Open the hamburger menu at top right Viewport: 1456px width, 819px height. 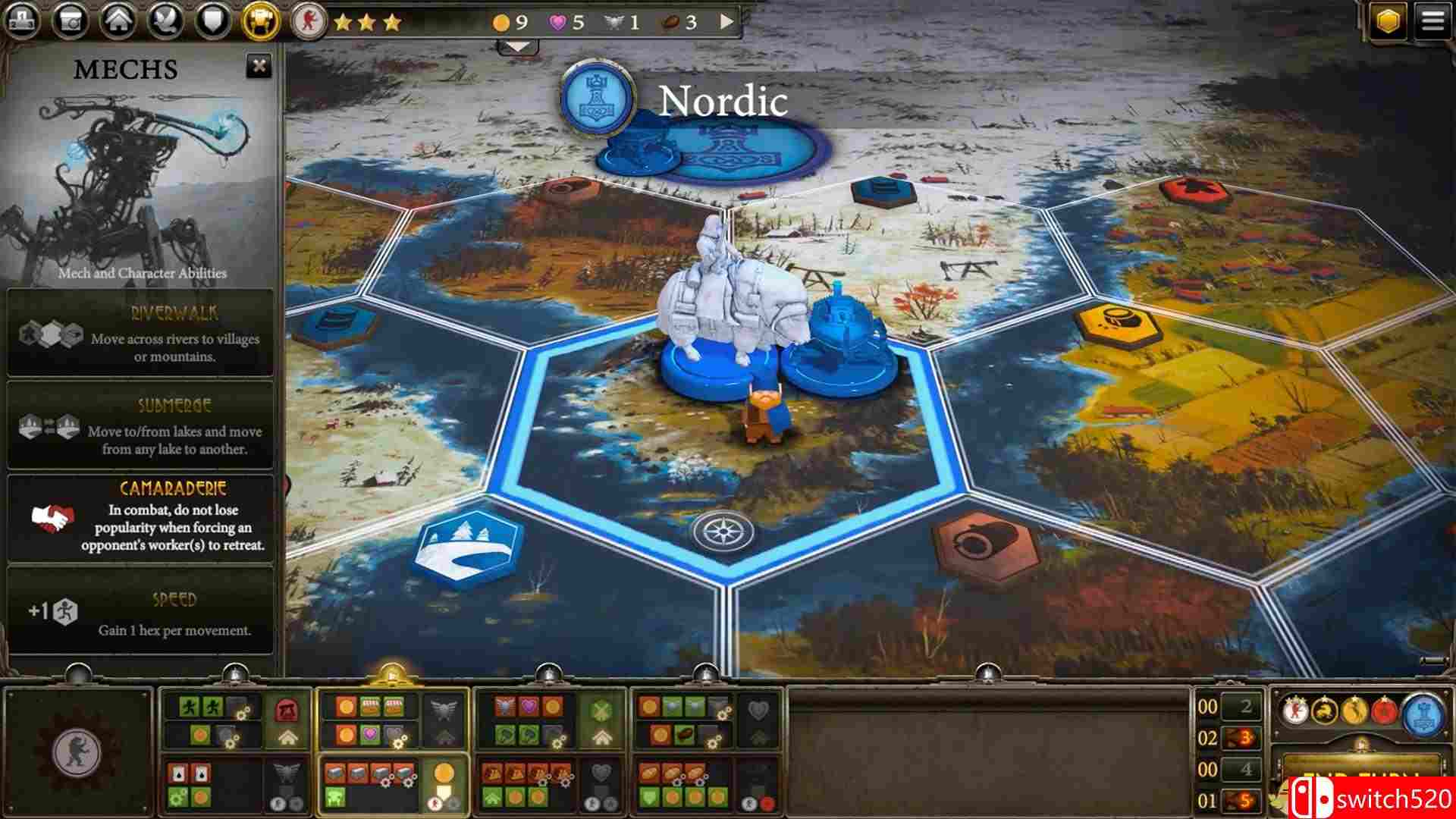pyautogui.click(x=1433, y=20)
